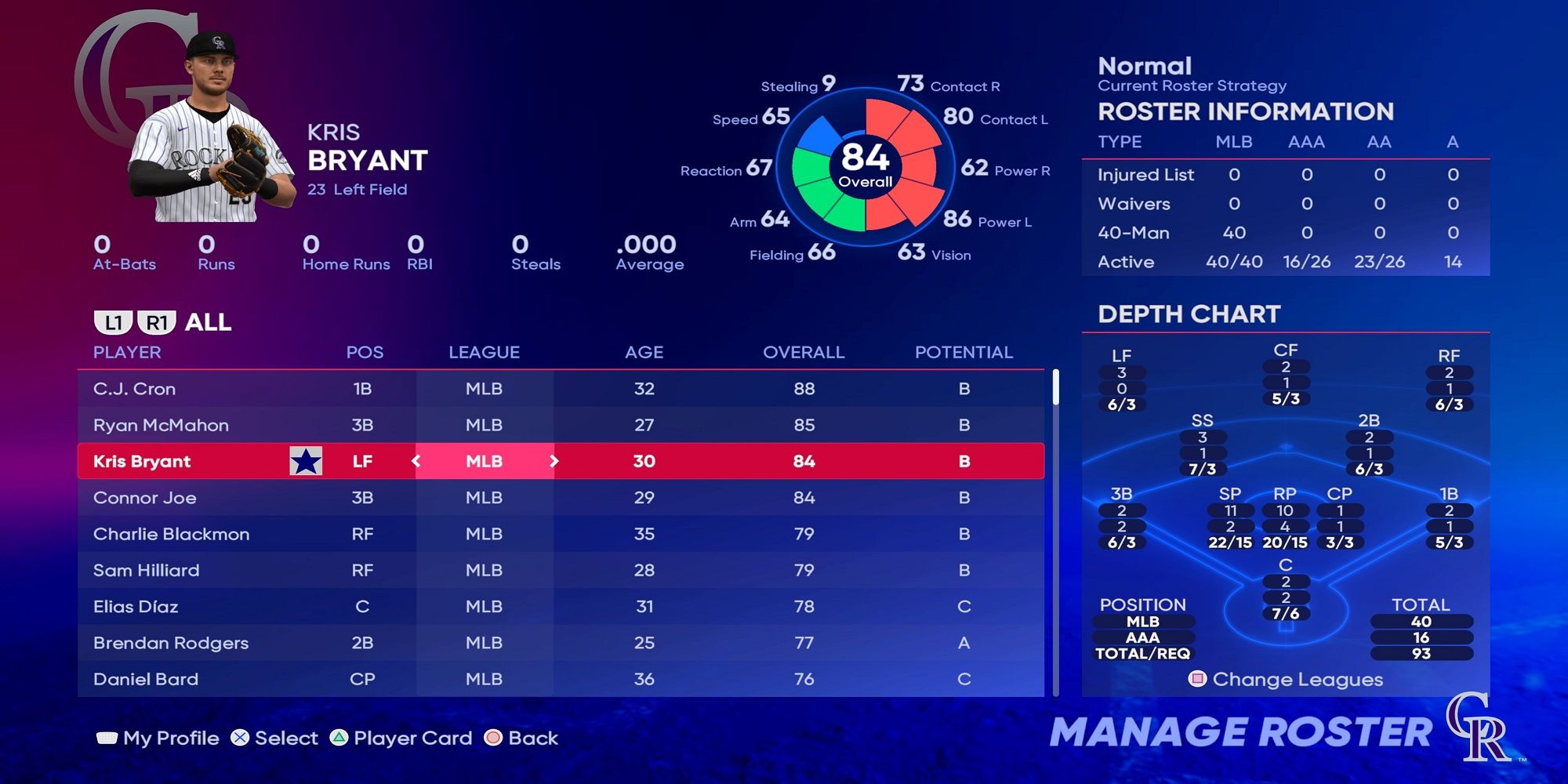Screen dimensions: 1568x784
Task: Click the POTENTIAL column header
Action: tap(964, 353)
